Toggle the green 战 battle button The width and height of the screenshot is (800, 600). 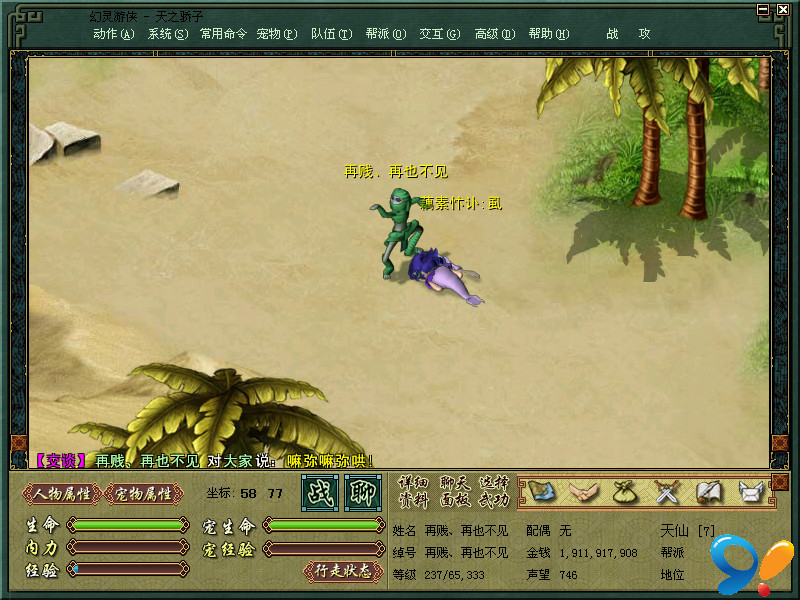click(x=320, y=493)
